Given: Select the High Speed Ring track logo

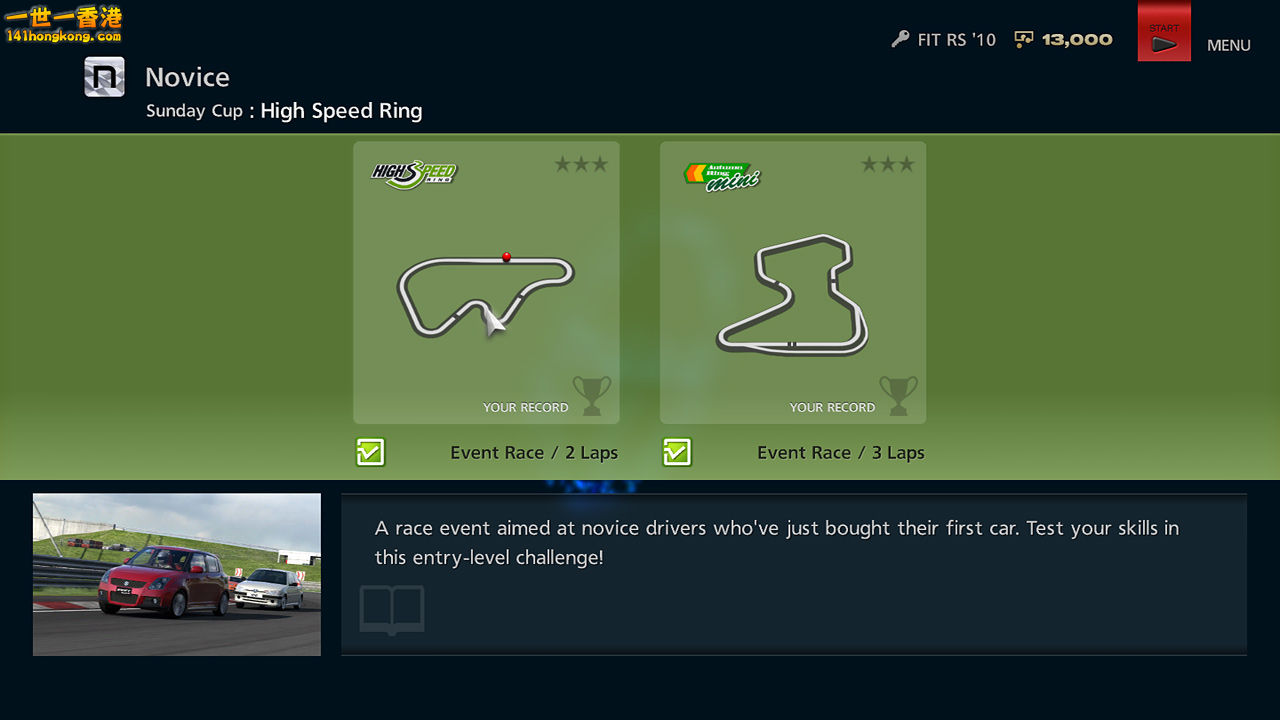Looking at the screenshot, I should (413, 172).
